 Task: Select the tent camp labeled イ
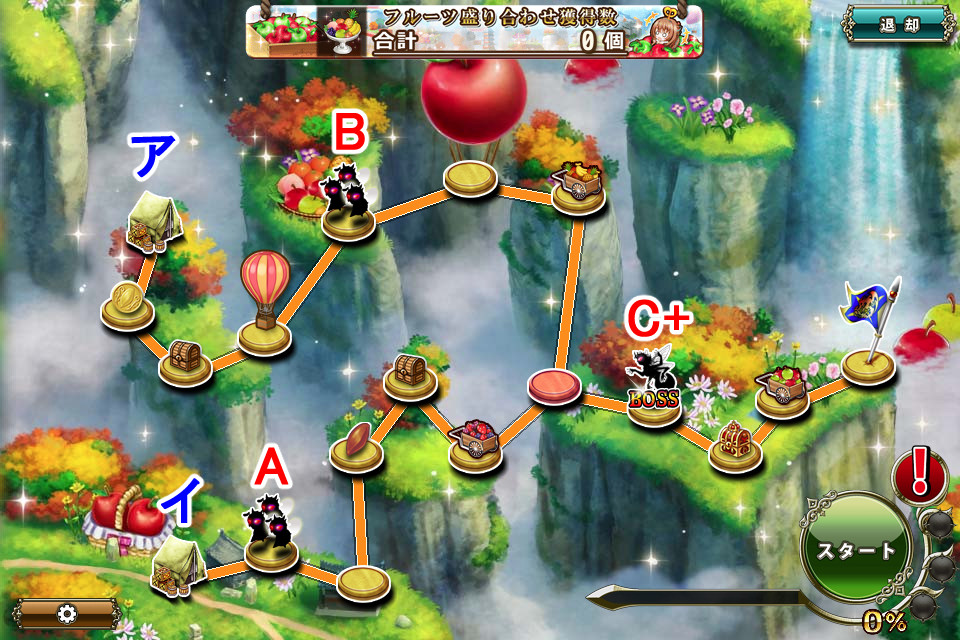click(x=178, y=565)
